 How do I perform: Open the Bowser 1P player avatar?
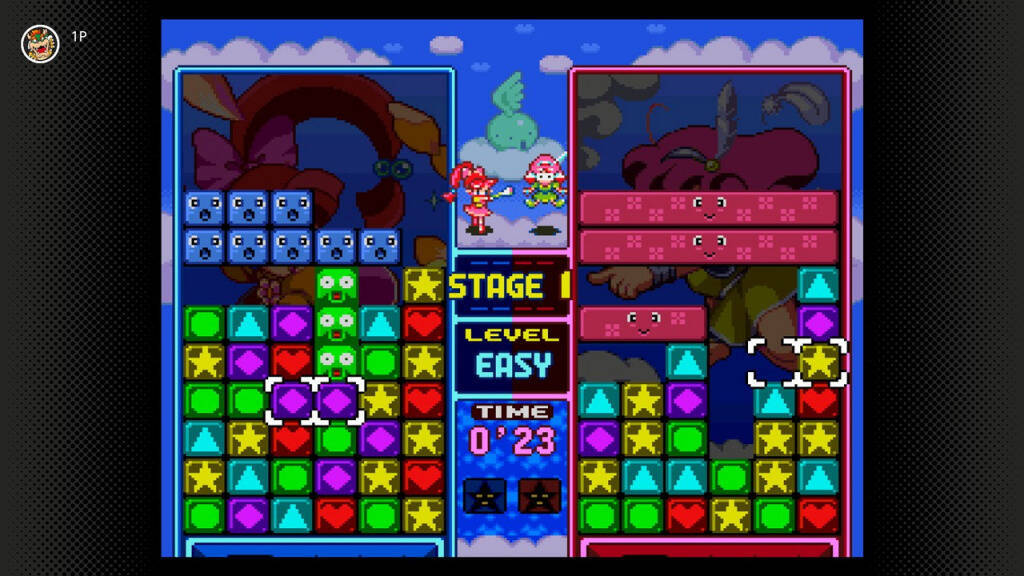pos(40,43)
